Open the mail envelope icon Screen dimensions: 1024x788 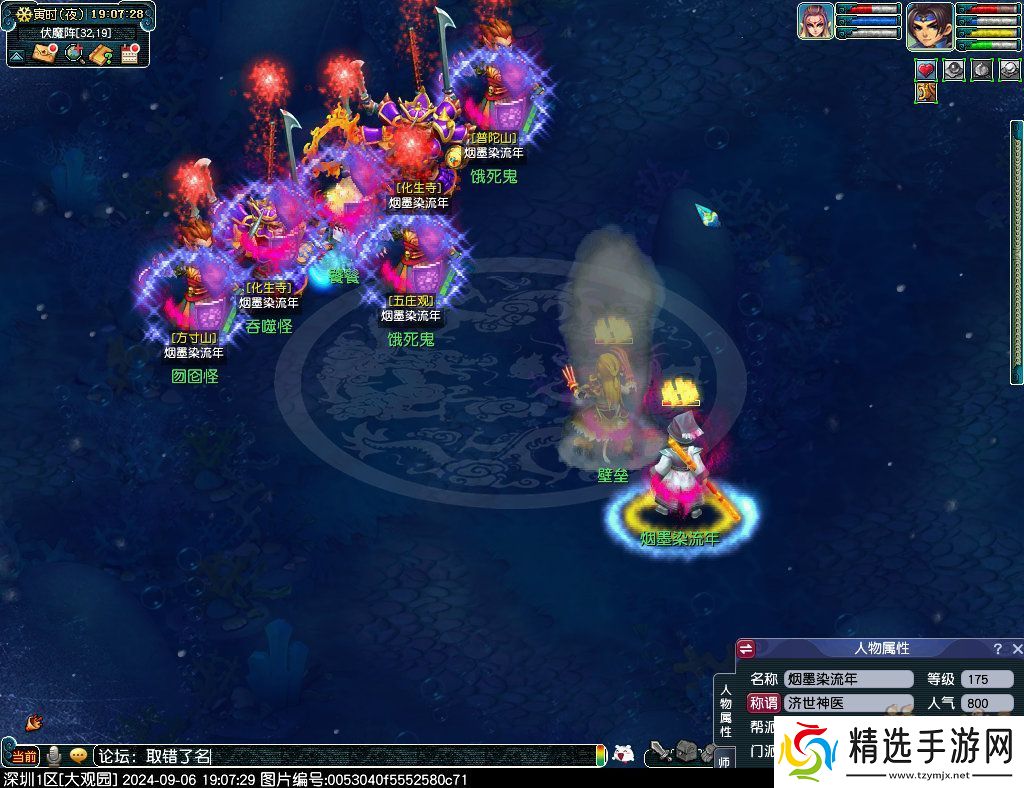coord(44,54)
